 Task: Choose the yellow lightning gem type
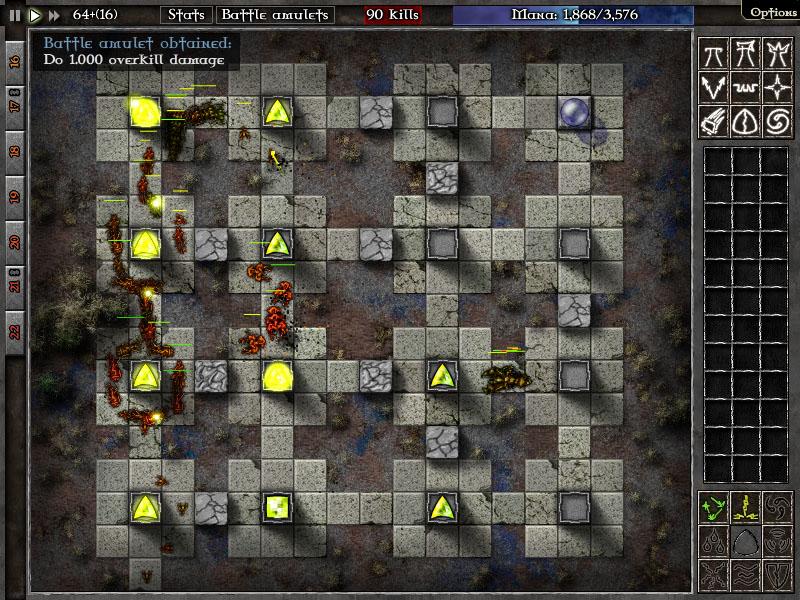[744, 507]
